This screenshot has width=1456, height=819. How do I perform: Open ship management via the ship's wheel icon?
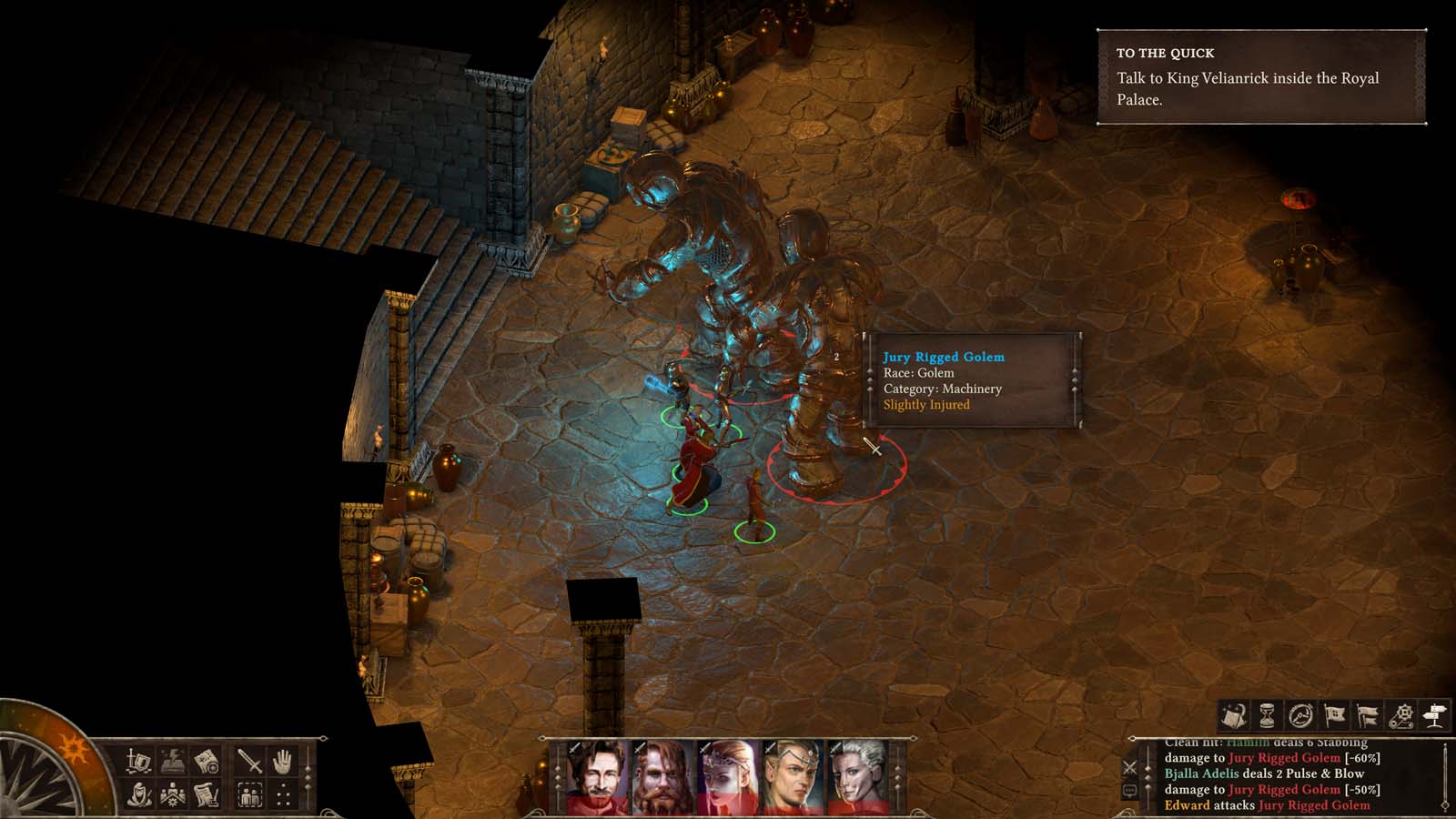point(1301,713)
